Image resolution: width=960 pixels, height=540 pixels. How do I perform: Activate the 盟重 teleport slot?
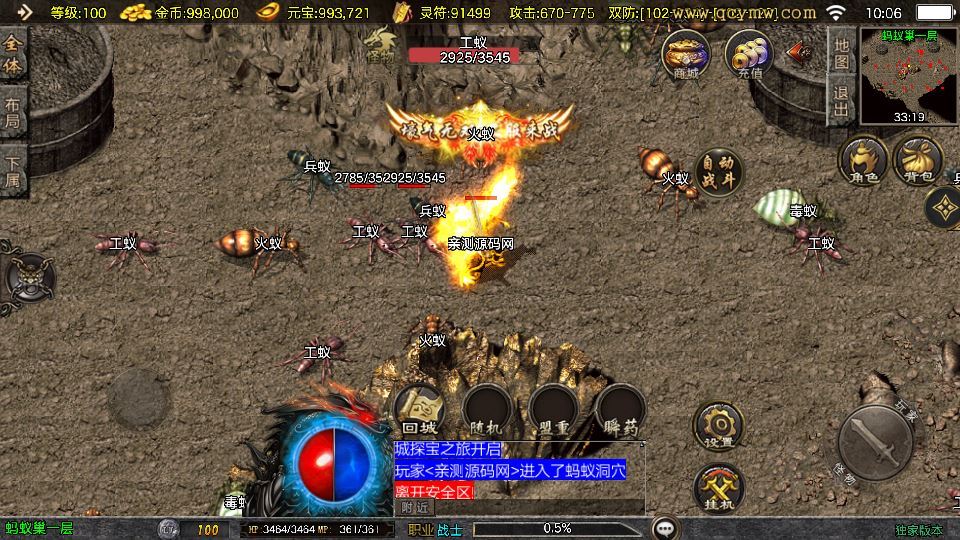click(553, 410)
